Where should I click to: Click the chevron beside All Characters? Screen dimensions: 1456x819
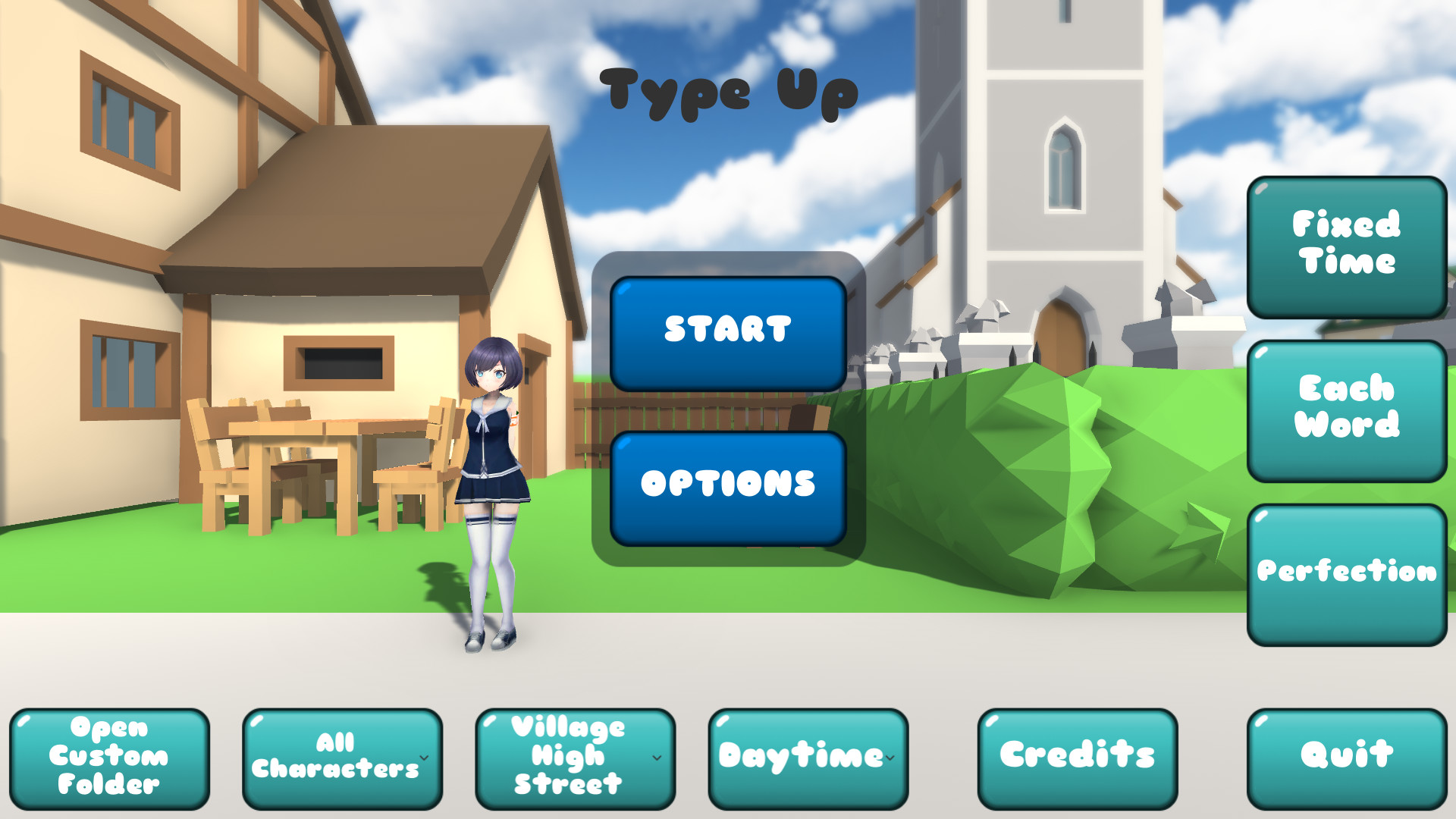[x=423, y=757]
